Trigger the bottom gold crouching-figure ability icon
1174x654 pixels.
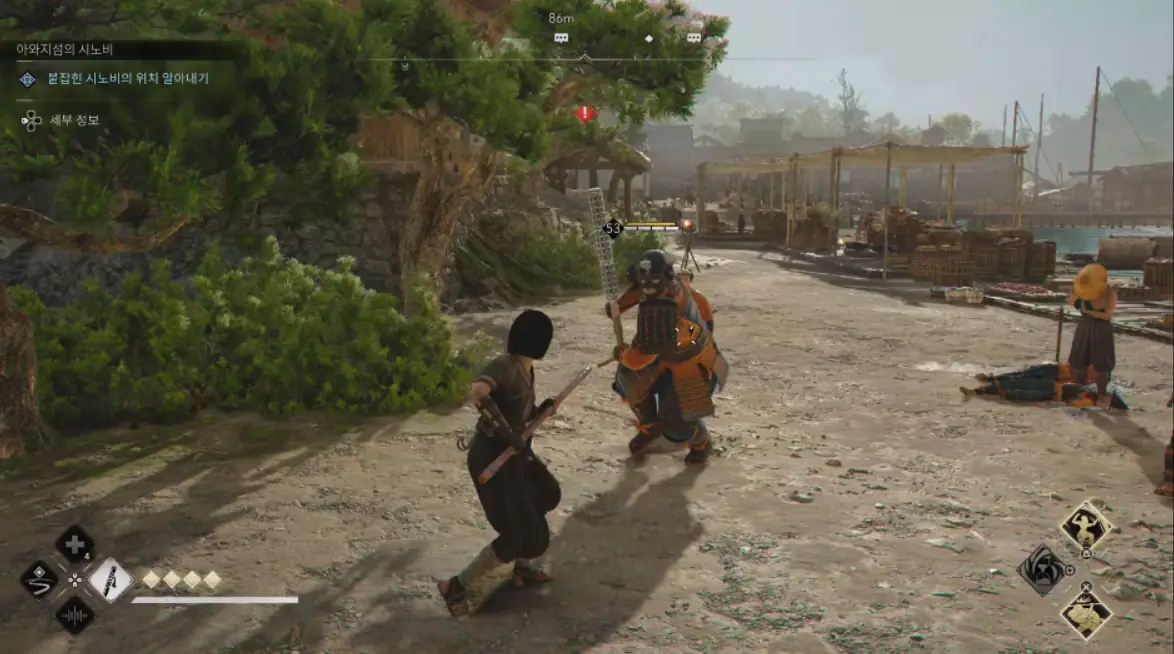point(1085,613)
